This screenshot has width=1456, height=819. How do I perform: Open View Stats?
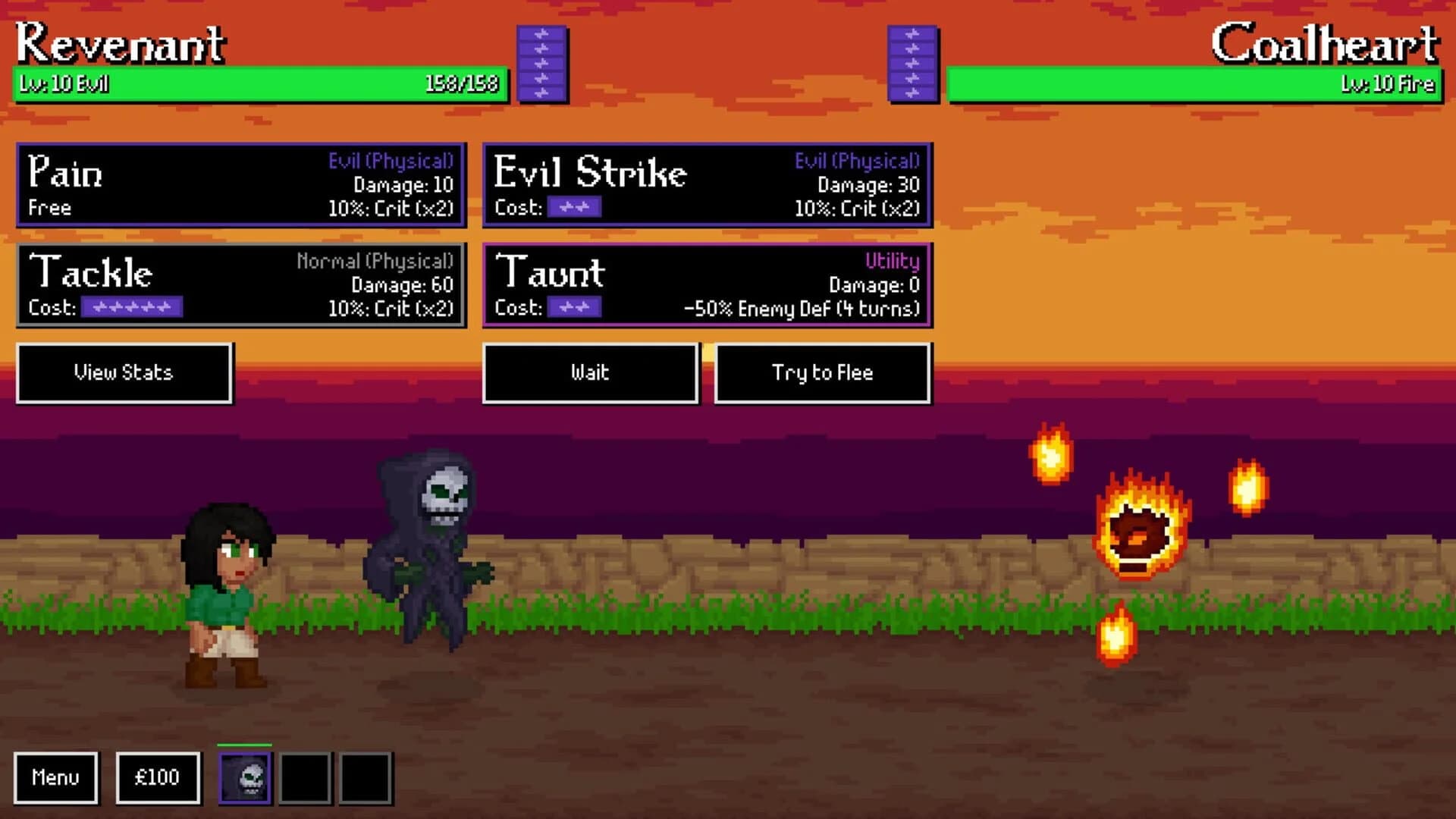[124, 372]
